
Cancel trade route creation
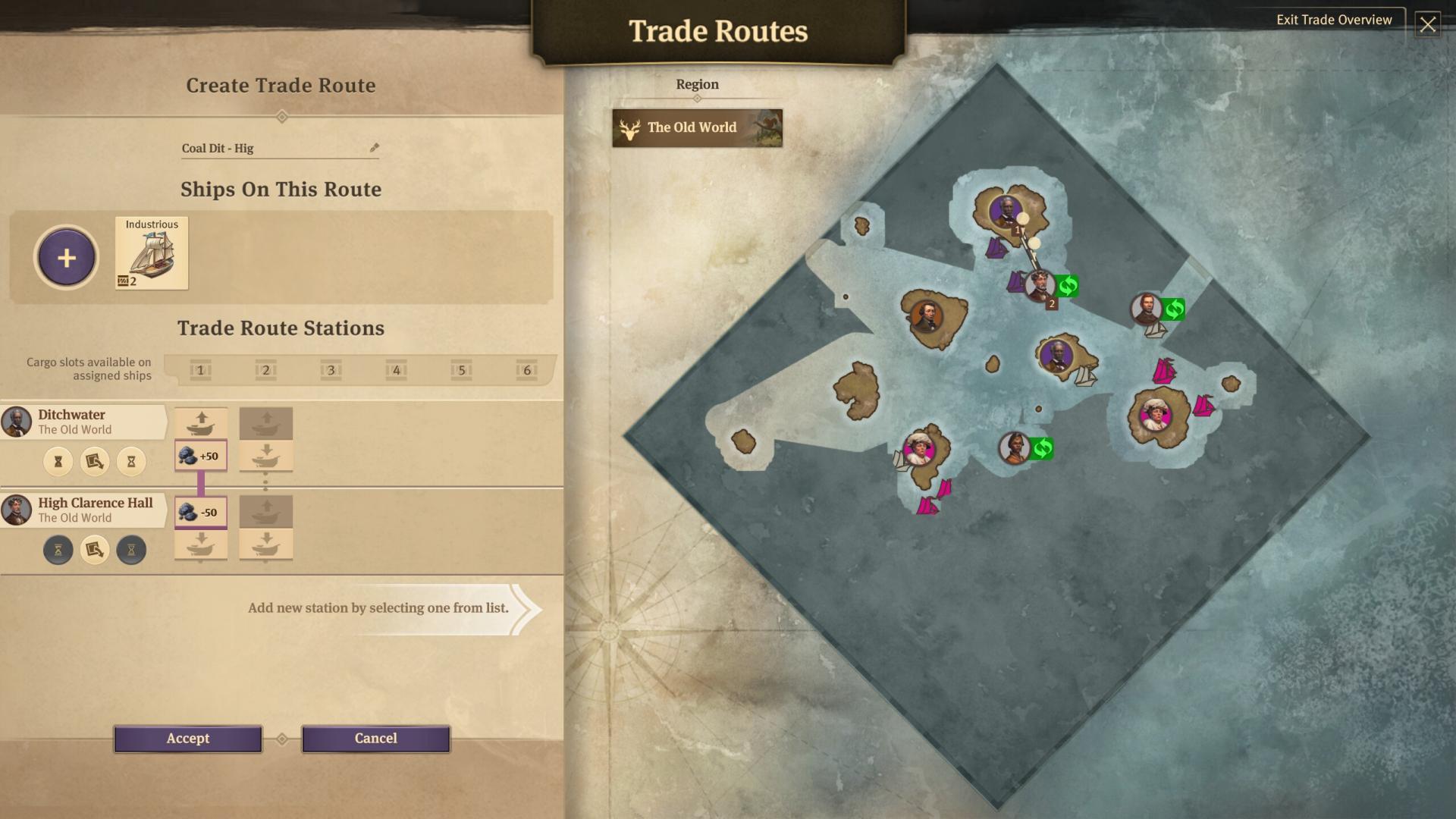click(375, 739)
